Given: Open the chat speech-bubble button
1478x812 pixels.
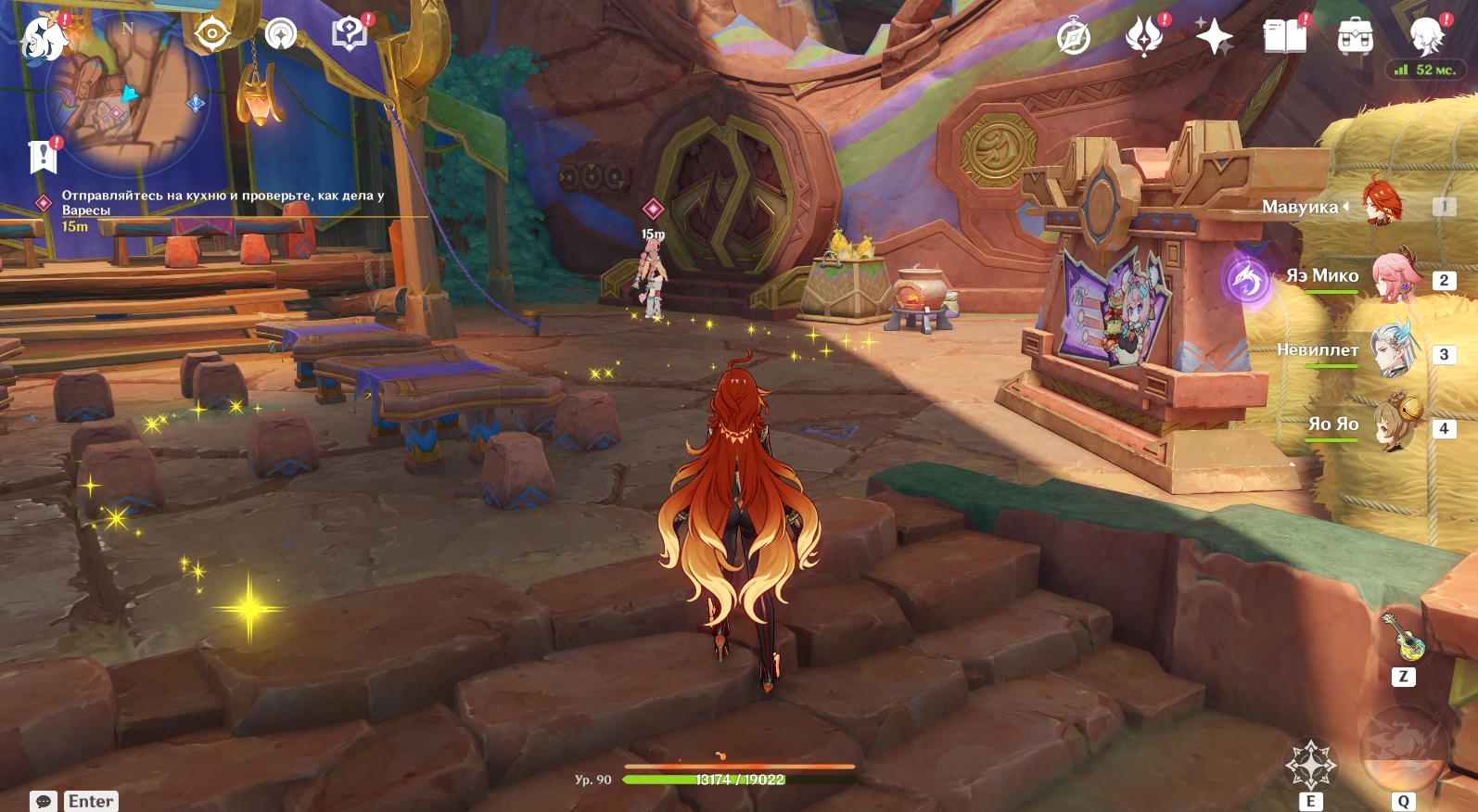Looking at the screenshot, I should [x=44, y=801].
